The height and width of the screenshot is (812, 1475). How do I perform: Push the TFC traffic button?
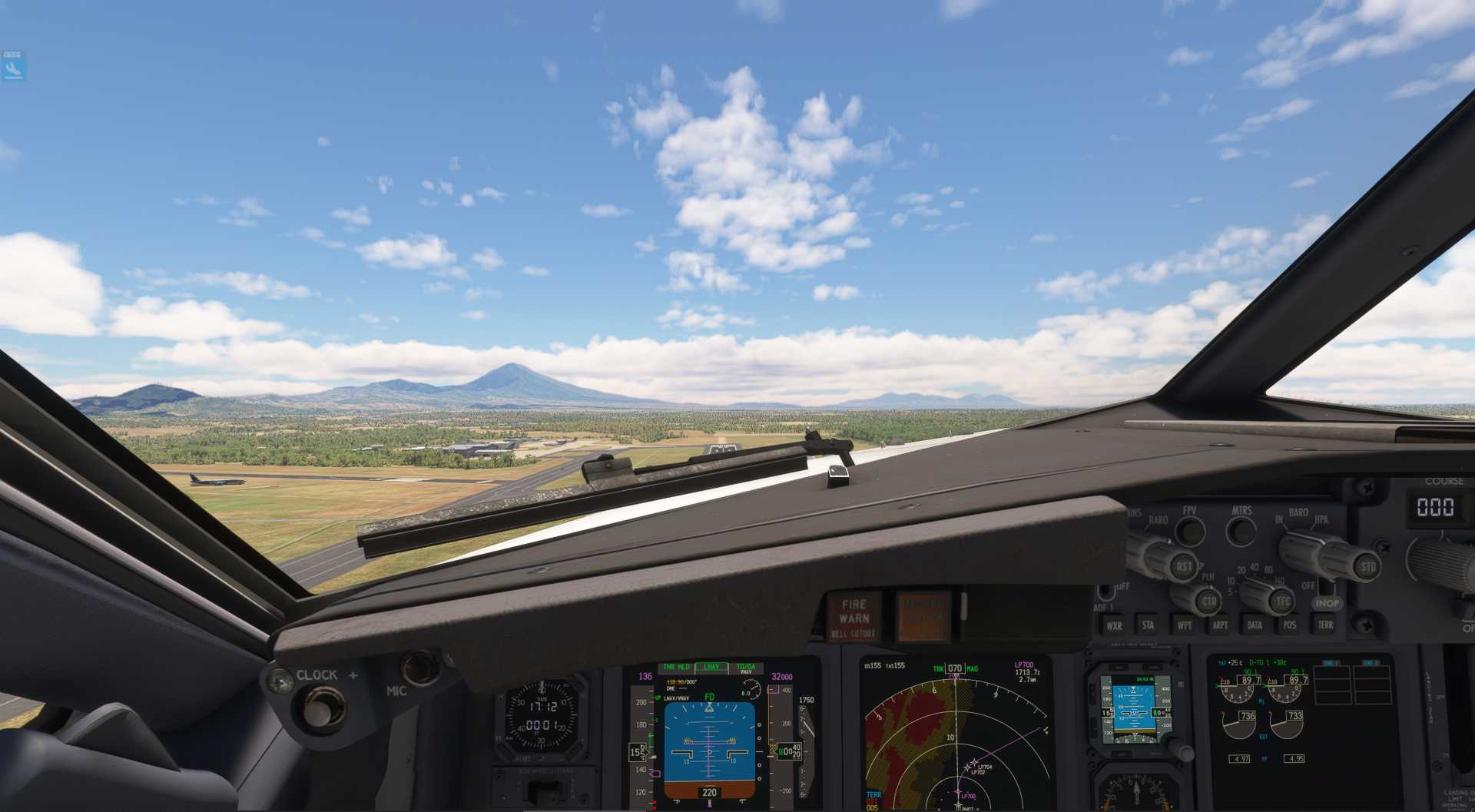click(1283, 601)
